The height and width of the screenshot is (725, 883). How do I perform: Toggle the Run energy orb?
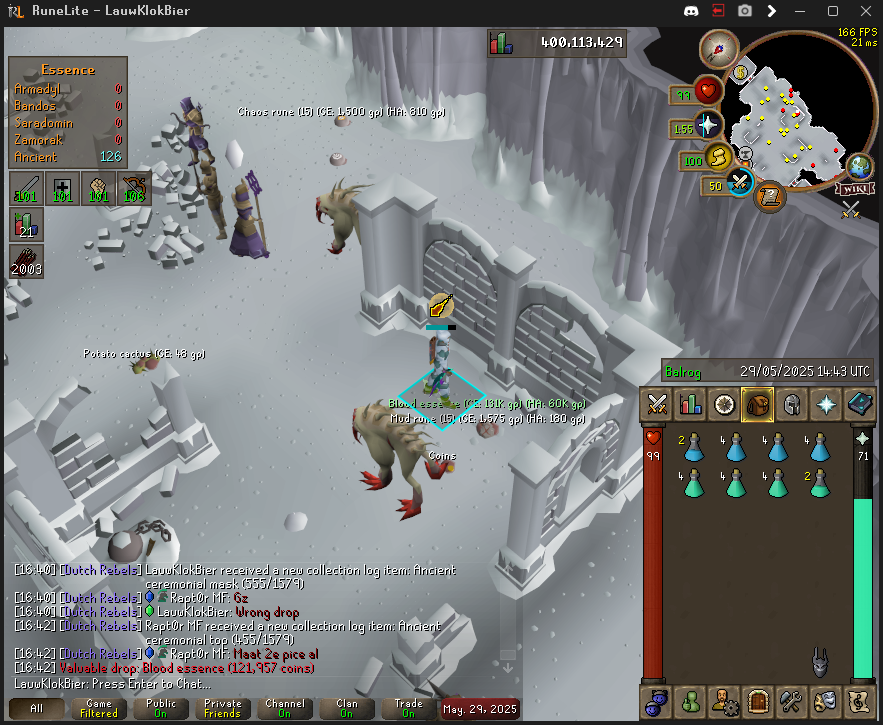[717, 157]
